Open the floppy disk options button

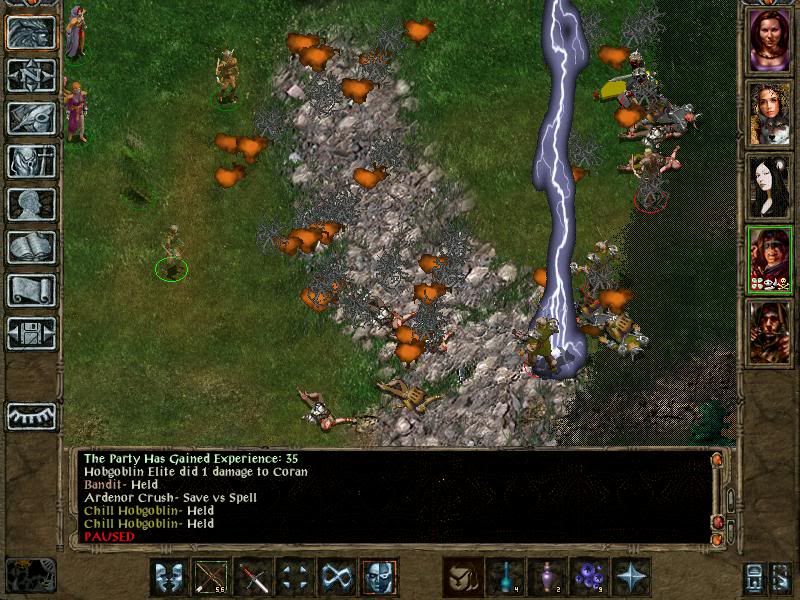[31, 333]
